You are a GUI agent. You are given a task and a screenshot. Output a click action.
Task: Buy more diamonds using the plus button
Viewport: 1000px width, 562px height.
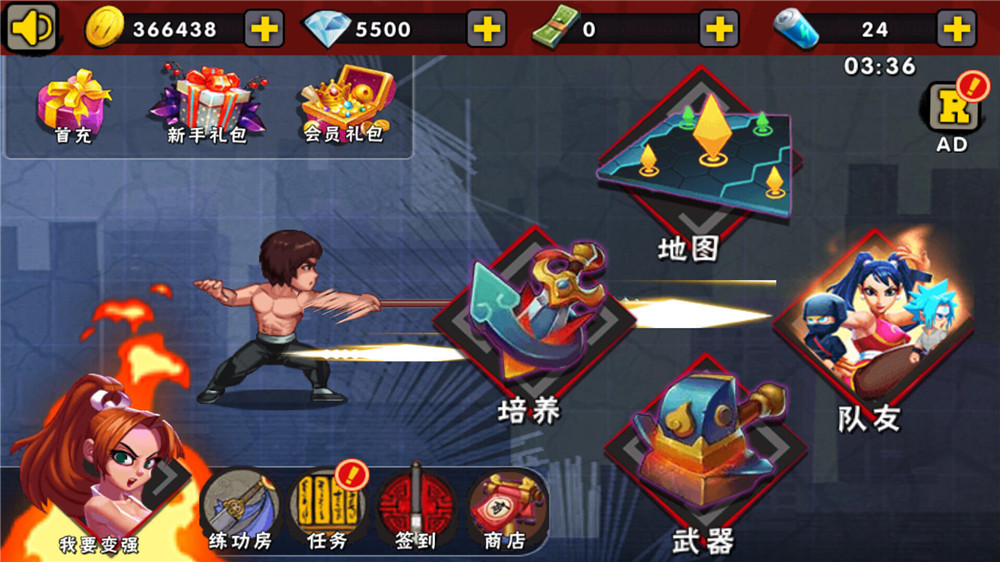[x=487, y=29]
